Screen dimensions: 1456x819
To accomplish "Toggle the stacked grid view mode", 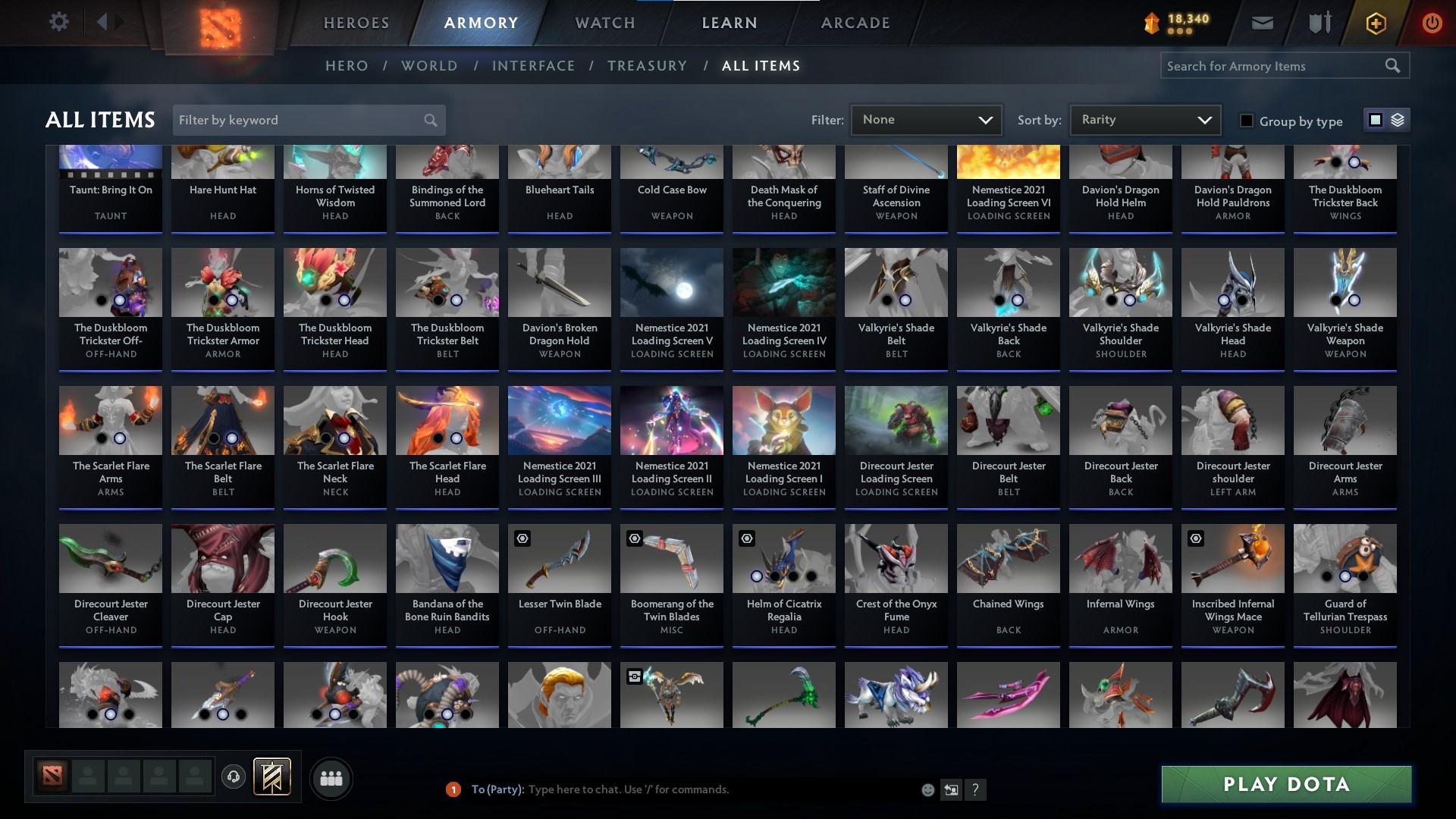I will click(x=1396, y=119).
